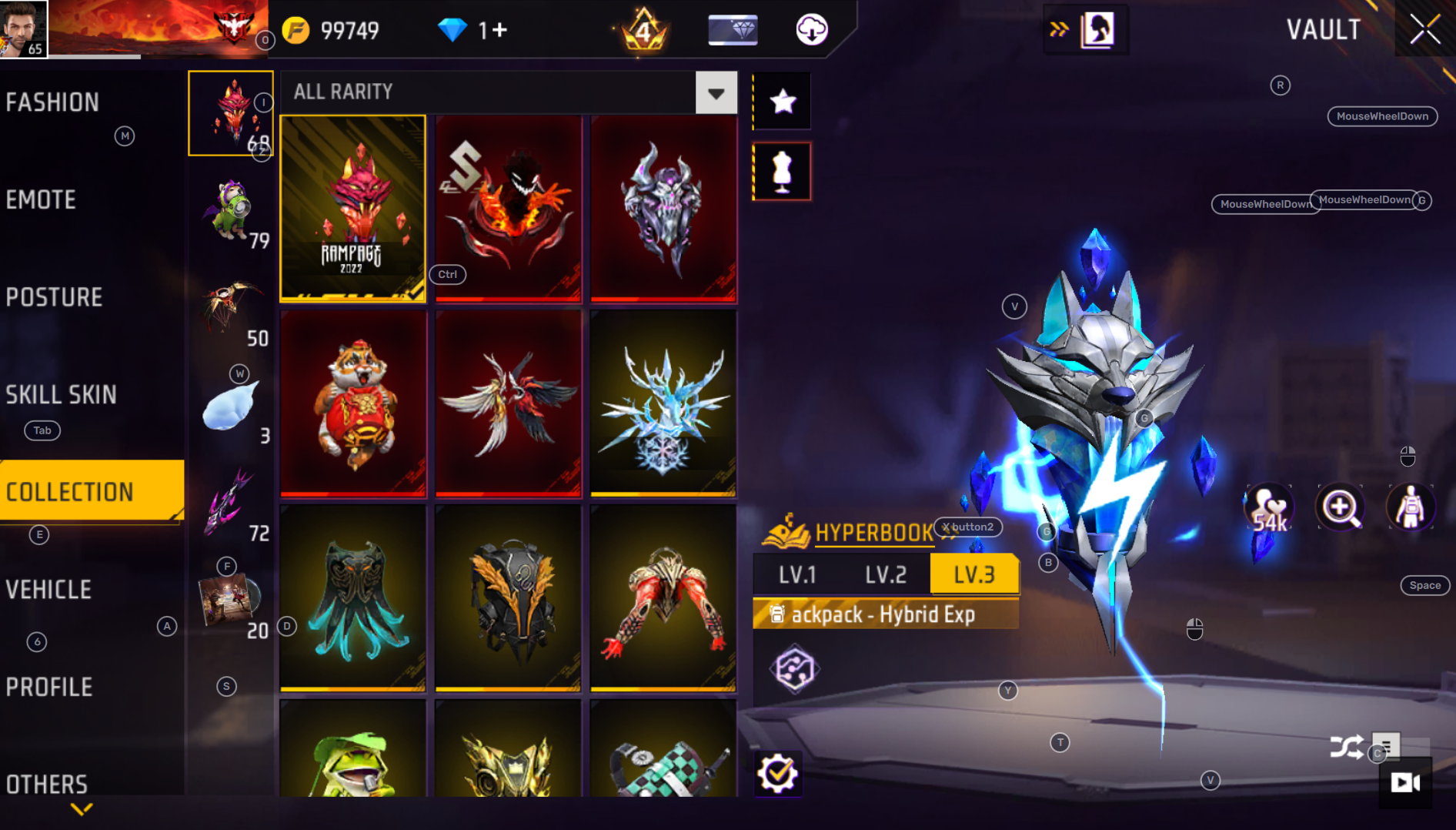The height and width of the screenshot is (830, 1456).
Task: Select the favorite star filter icon
Action: click(x=782, y=100)
